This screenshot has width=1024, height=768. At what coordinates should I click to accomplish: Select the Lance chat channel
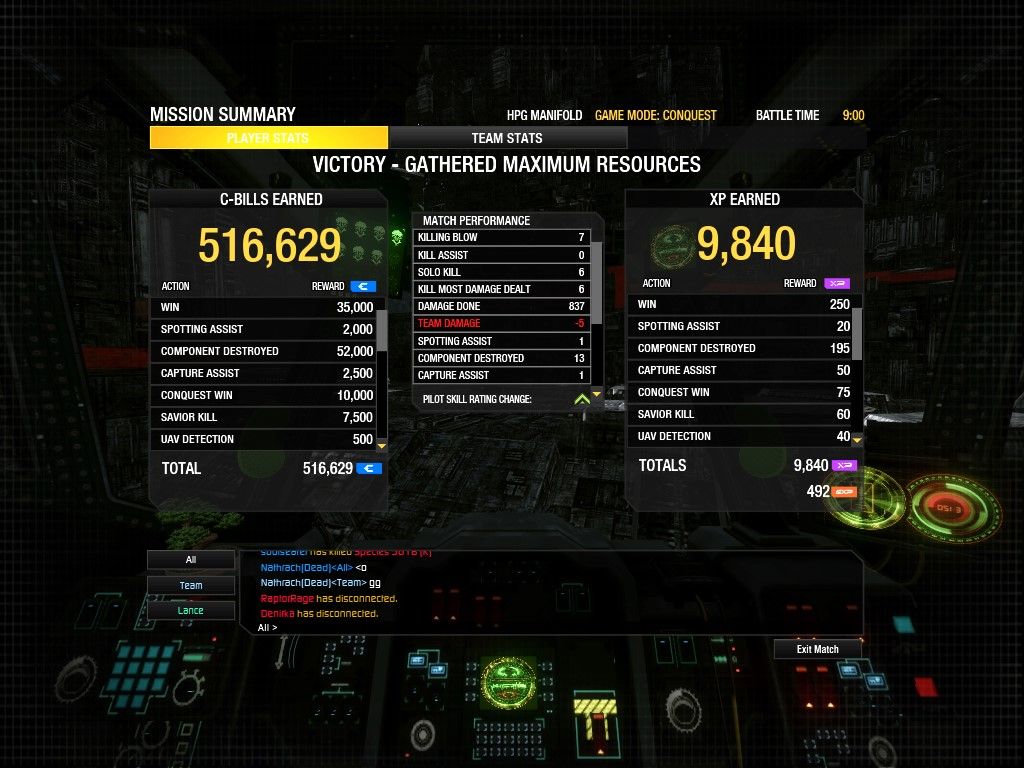[x=191, y=610]
